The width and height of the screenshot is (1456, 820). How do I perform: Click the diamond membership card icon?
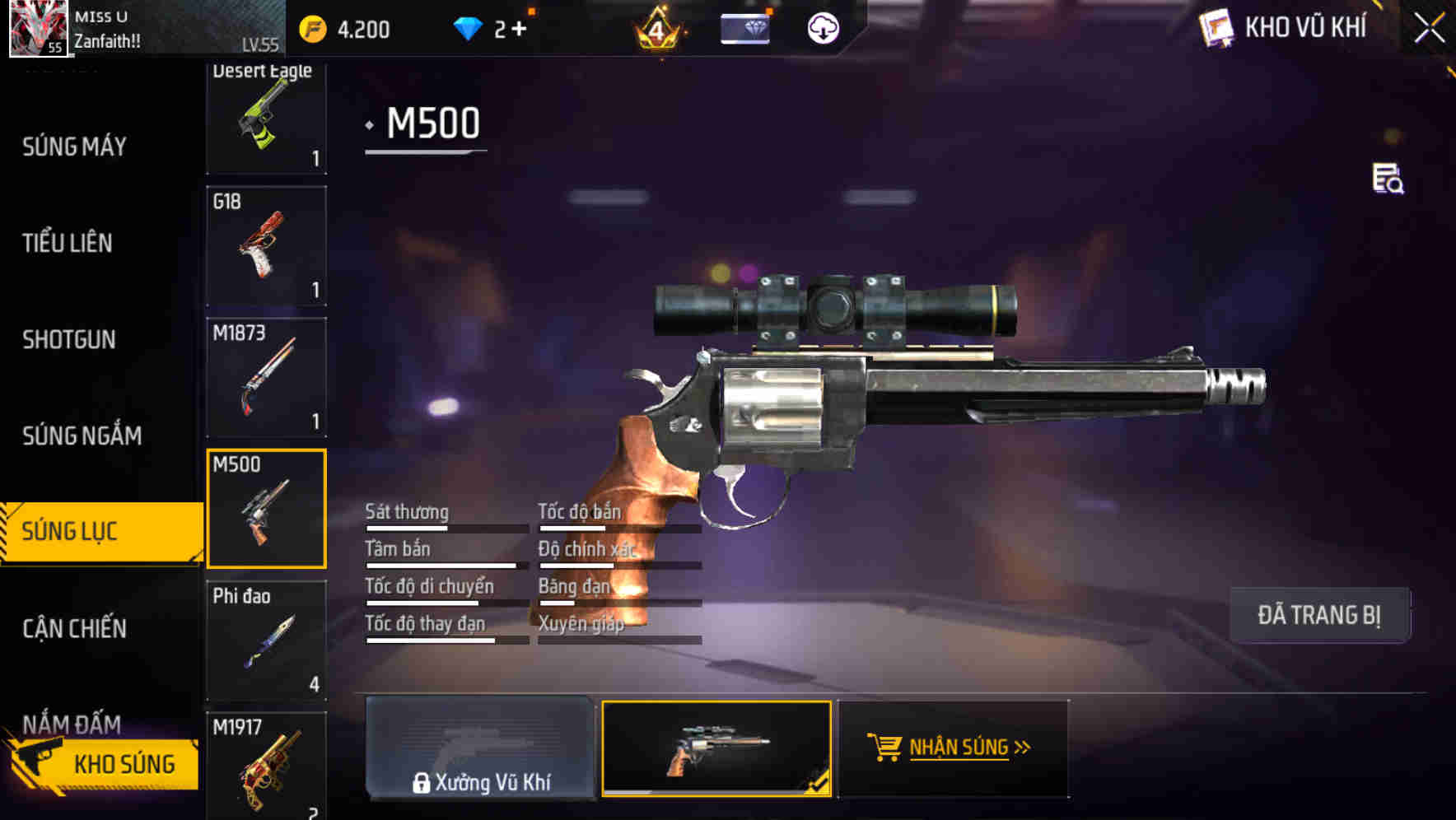click(744, 28)
